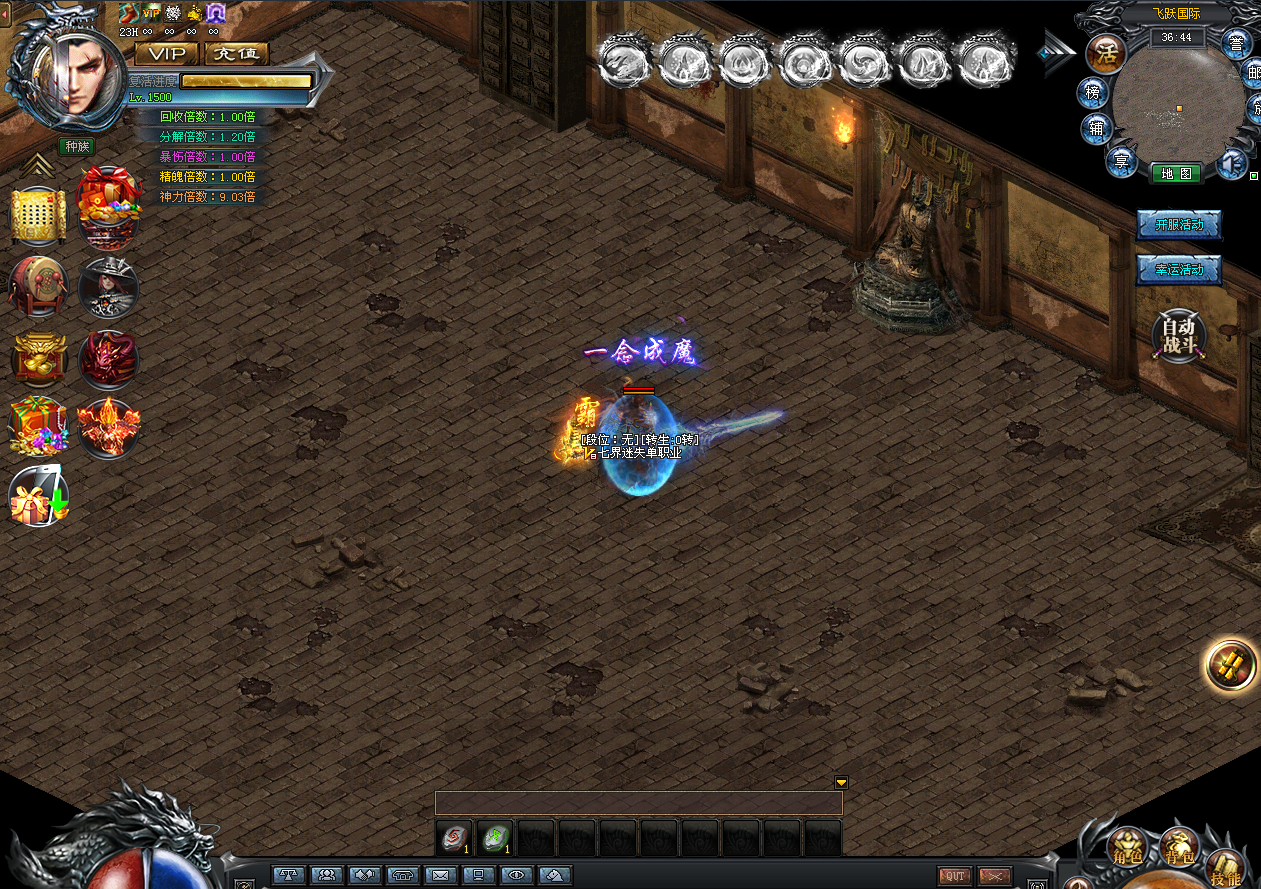Toggle the sound speaker icon

click(x=1234, y=164)
